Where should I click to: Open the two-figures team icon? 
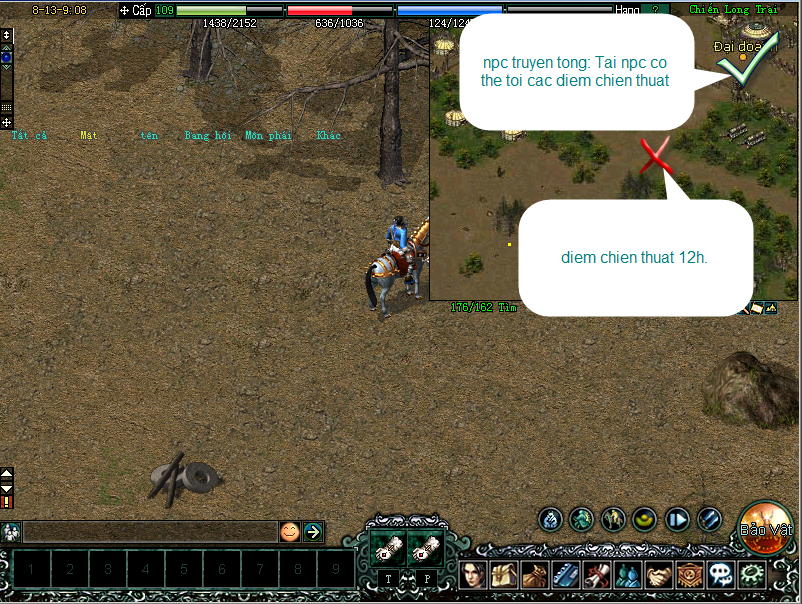(629, 575)
